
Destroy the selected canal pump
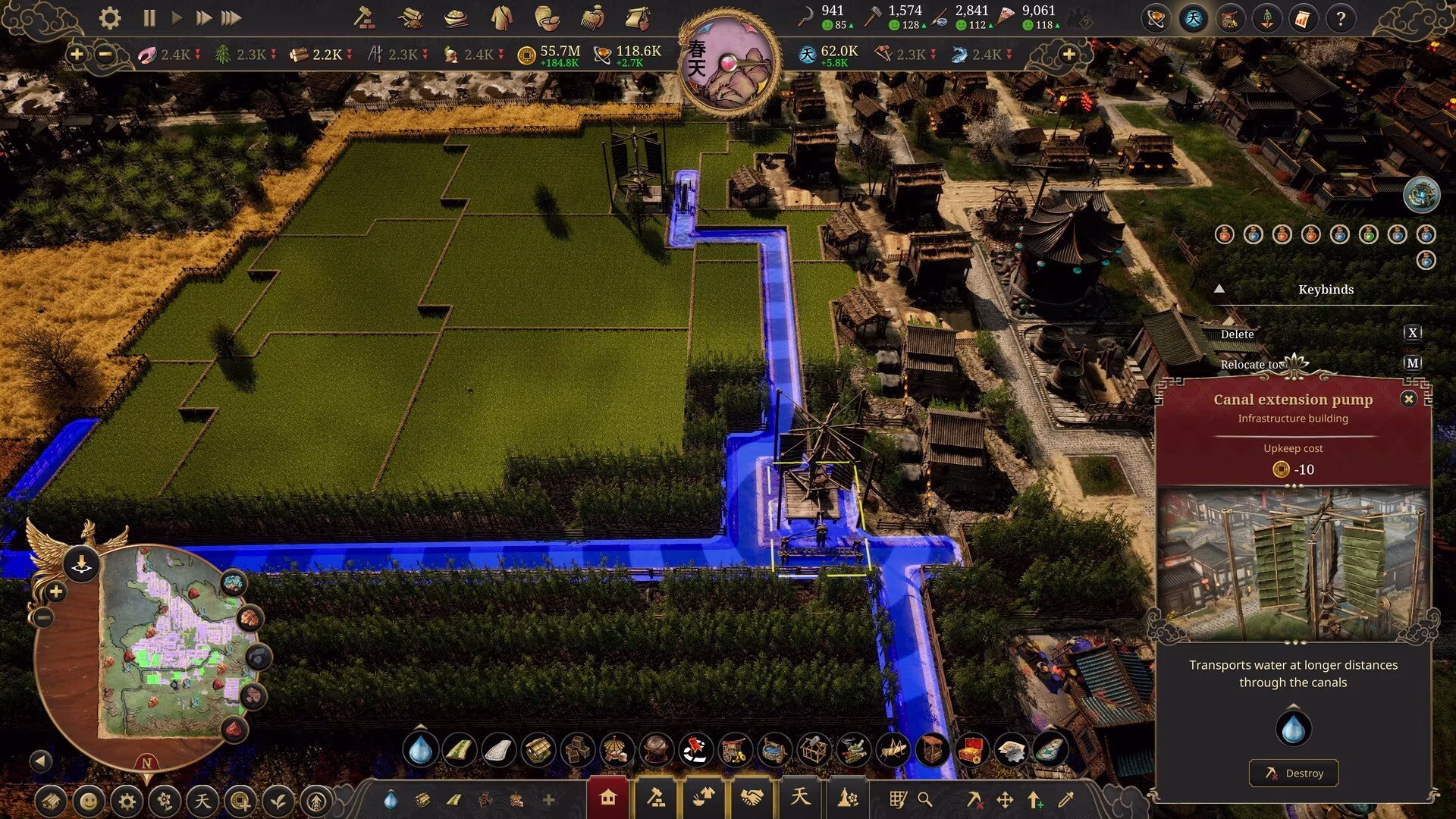tap(1293, 773)
